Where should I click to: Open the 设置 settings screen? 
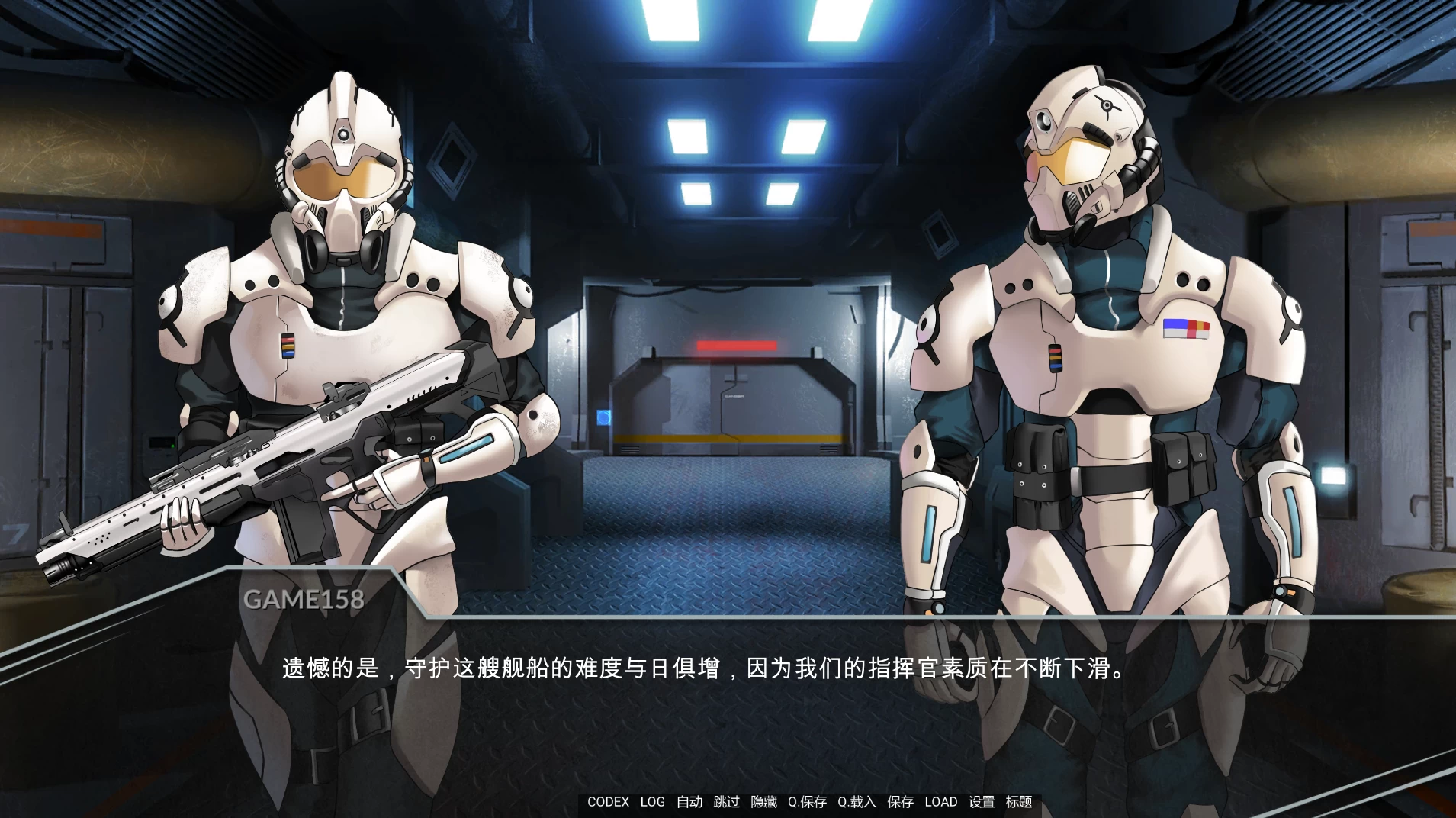(982, 802)
